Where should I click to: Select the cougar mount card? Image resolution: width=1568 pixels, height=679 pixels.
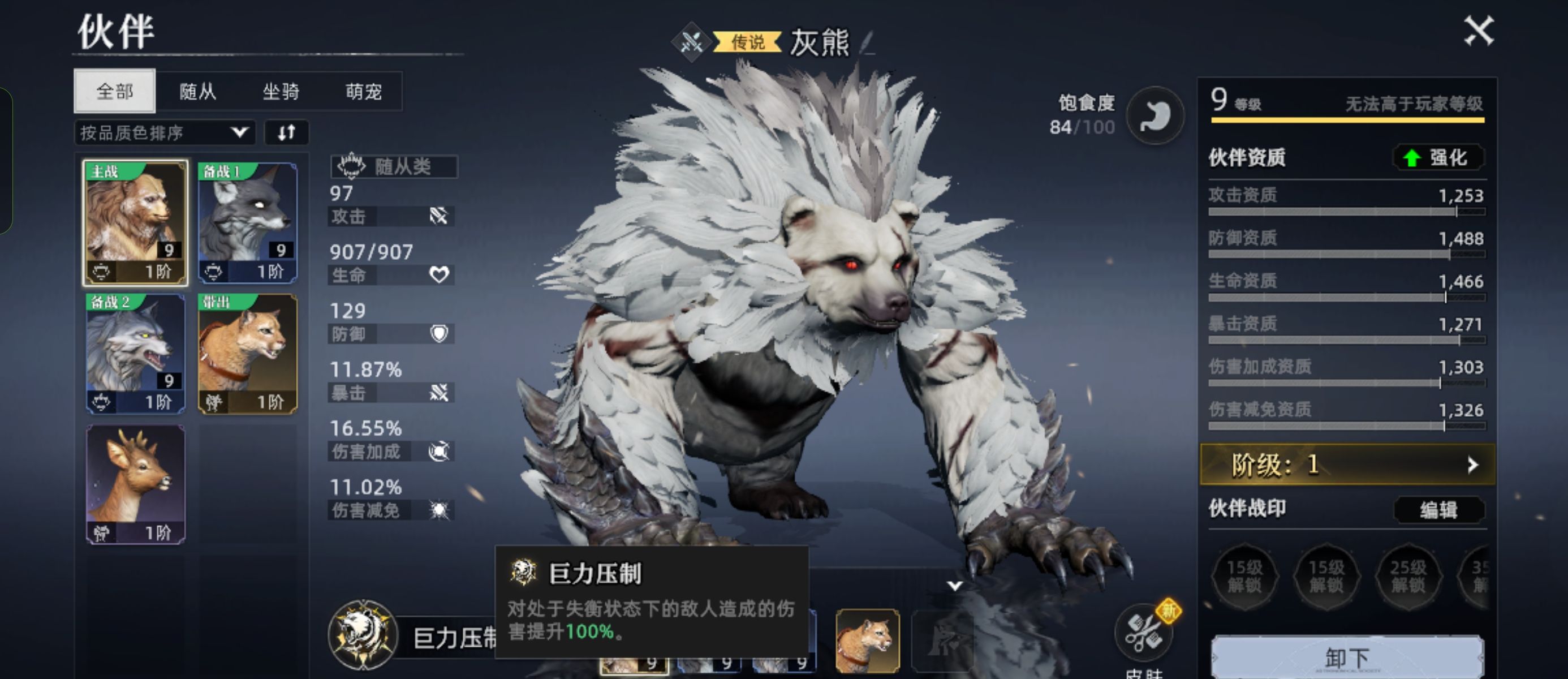(248, 354)
